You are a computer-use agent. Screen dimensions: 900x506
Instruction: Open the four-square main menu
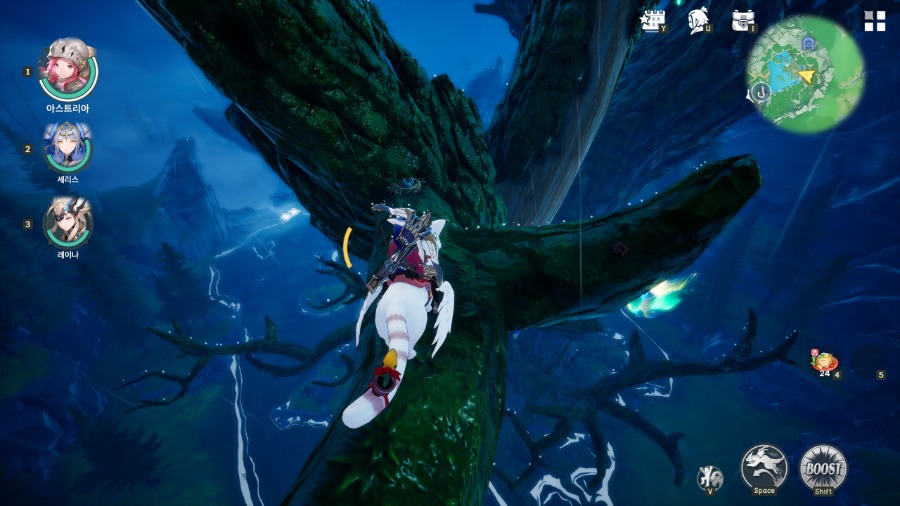(875, 21)
